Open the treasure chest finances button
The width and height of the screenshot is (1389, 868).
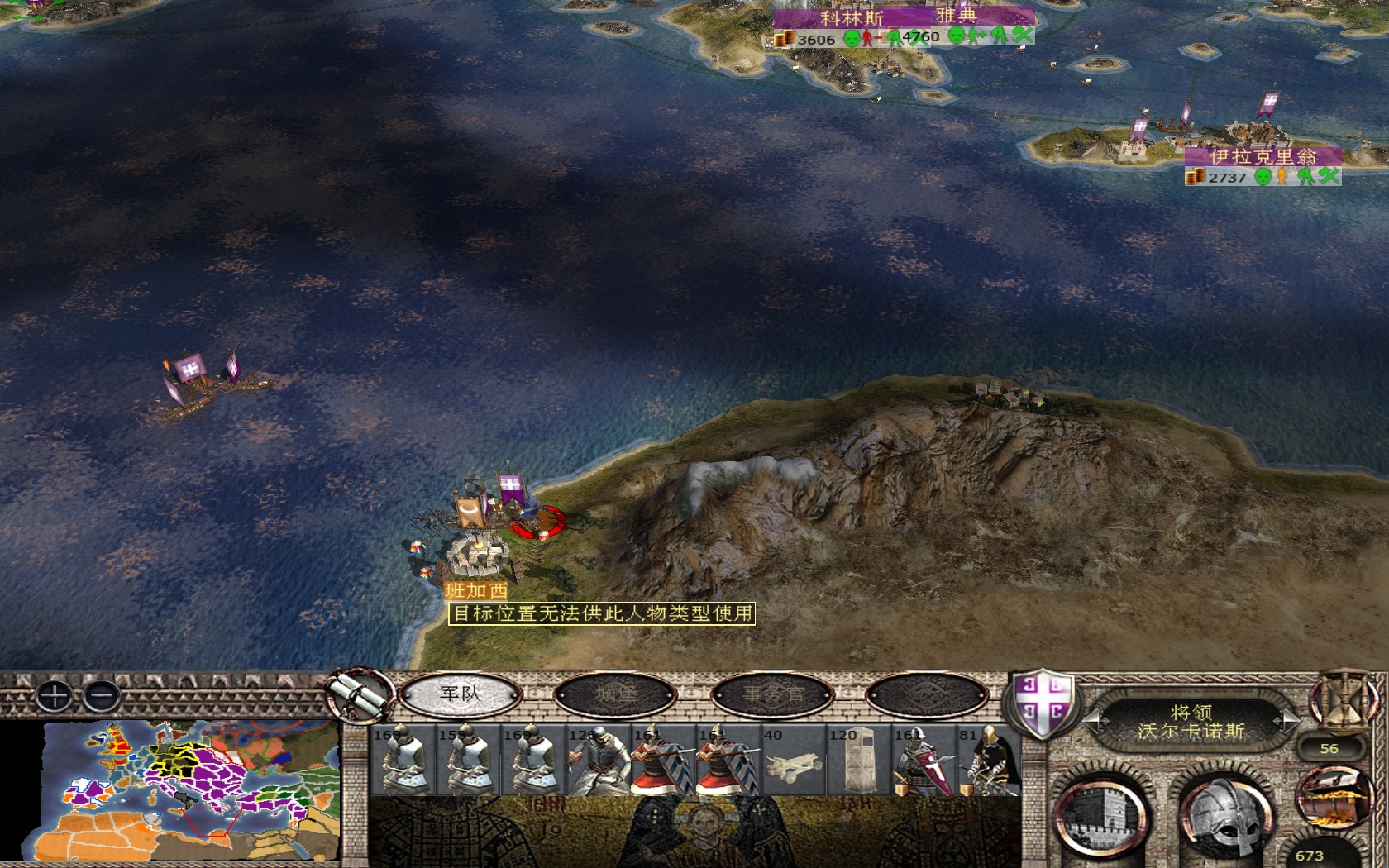coord(1330,797)
